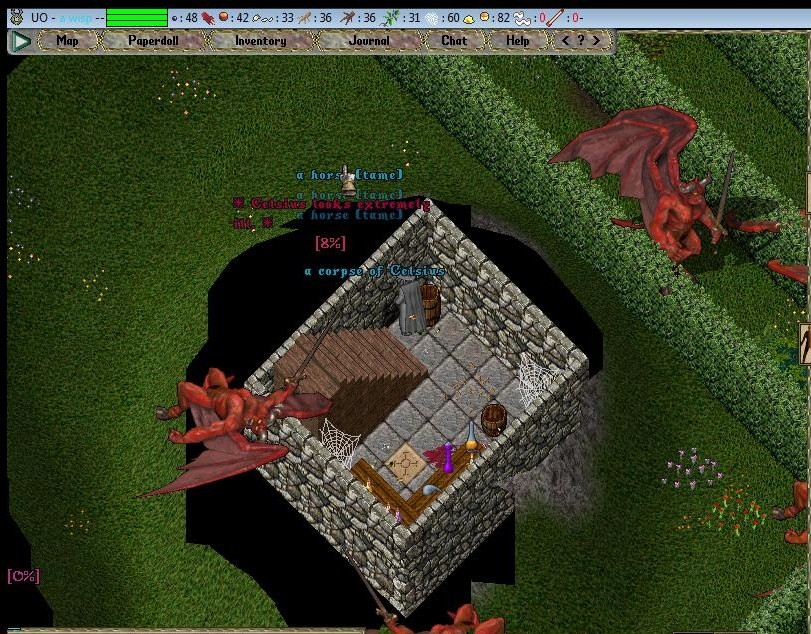The height and width of the screenshot is (634, 811).
Task: Click the green play arrow on the menu bar
Action: coord(21,41)
